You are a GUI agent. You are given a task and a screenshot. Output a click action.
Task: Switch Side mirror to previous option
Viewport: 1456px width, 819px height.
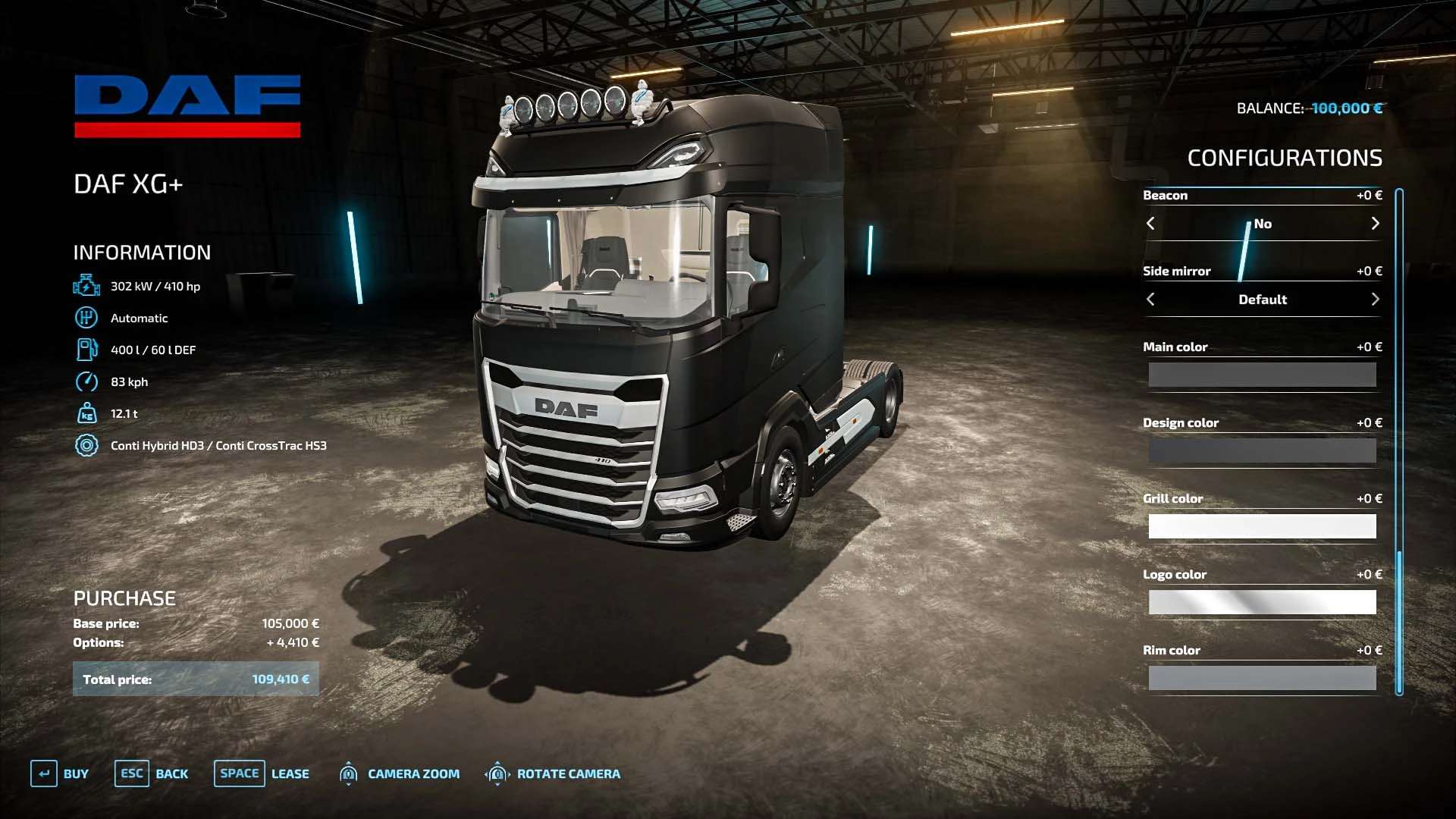(x=1150, y=300)
